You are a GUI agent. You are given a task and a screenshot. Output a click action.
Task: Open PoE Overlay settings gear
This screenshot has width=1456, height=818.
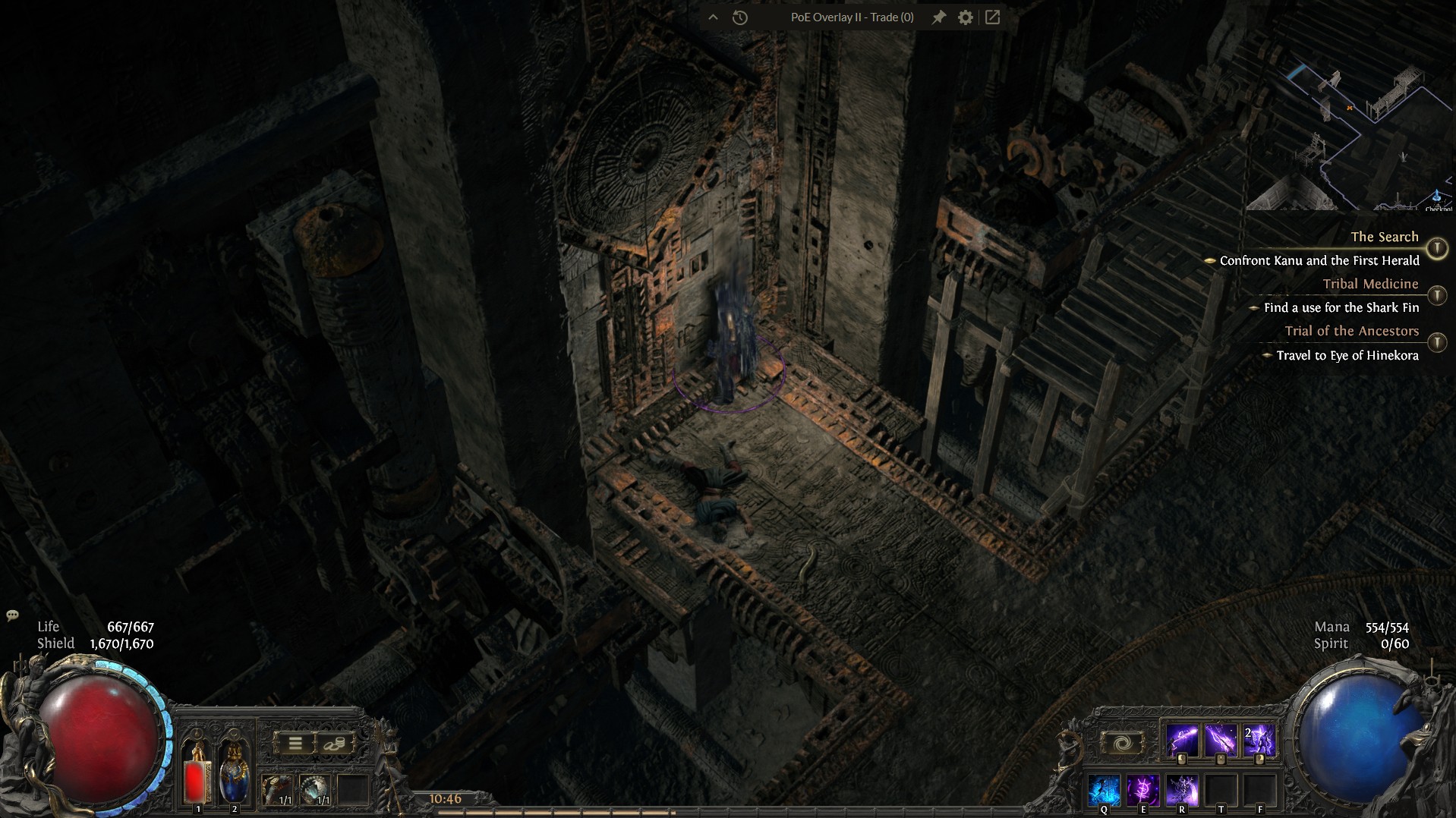point(965,17)
